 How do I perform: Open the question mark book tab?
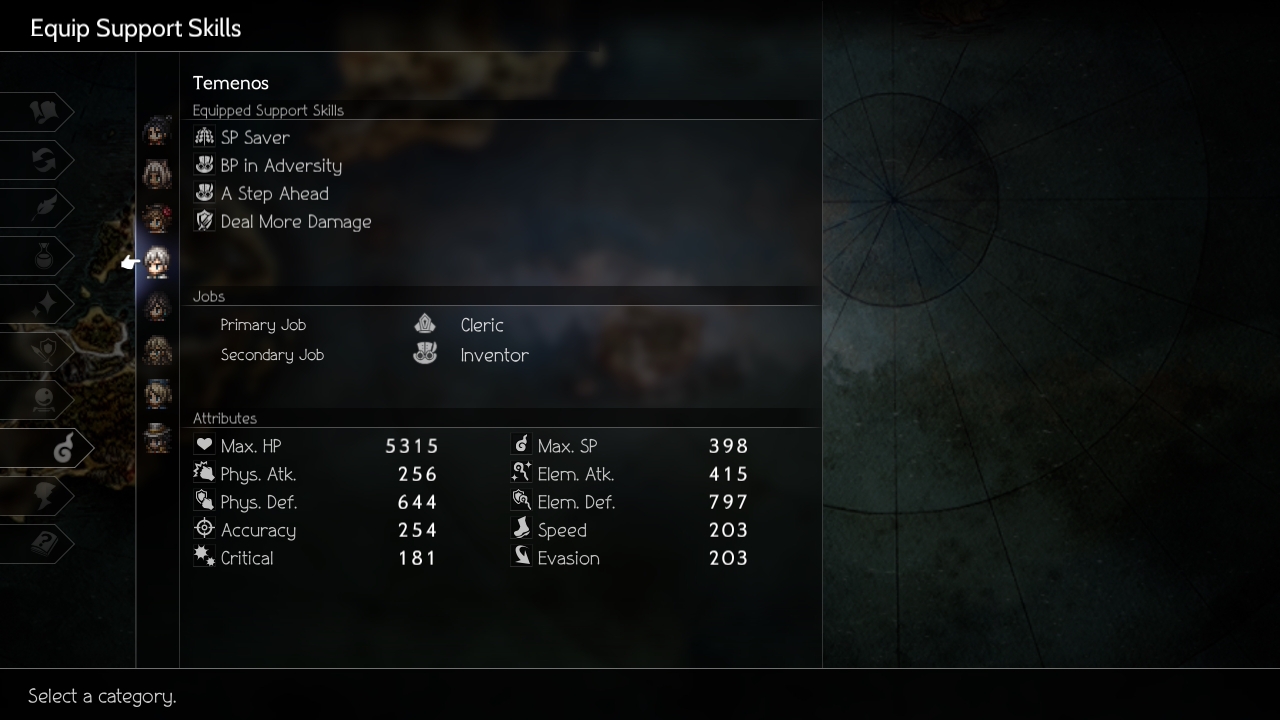point(42,544)
